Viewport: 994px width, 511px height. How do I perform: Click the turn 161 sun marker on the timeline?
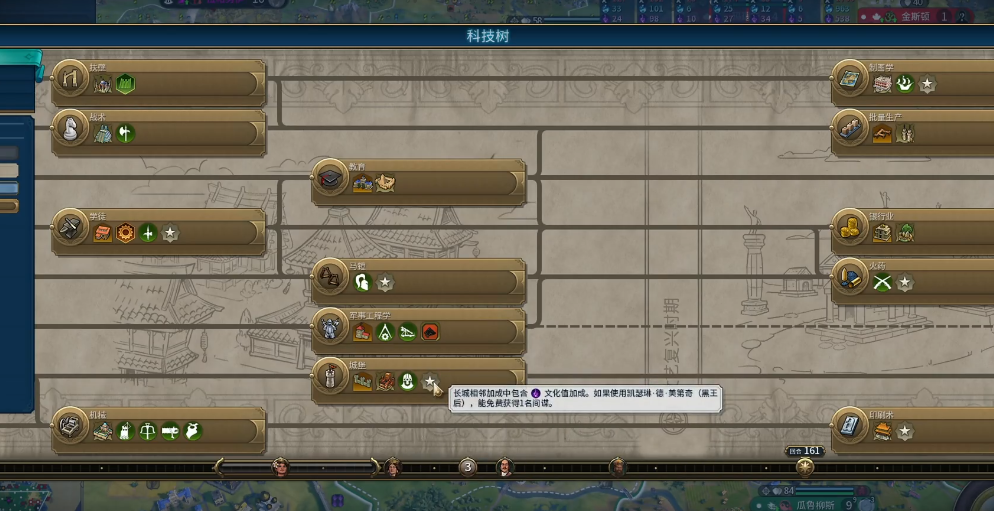[x=805, y=466]
